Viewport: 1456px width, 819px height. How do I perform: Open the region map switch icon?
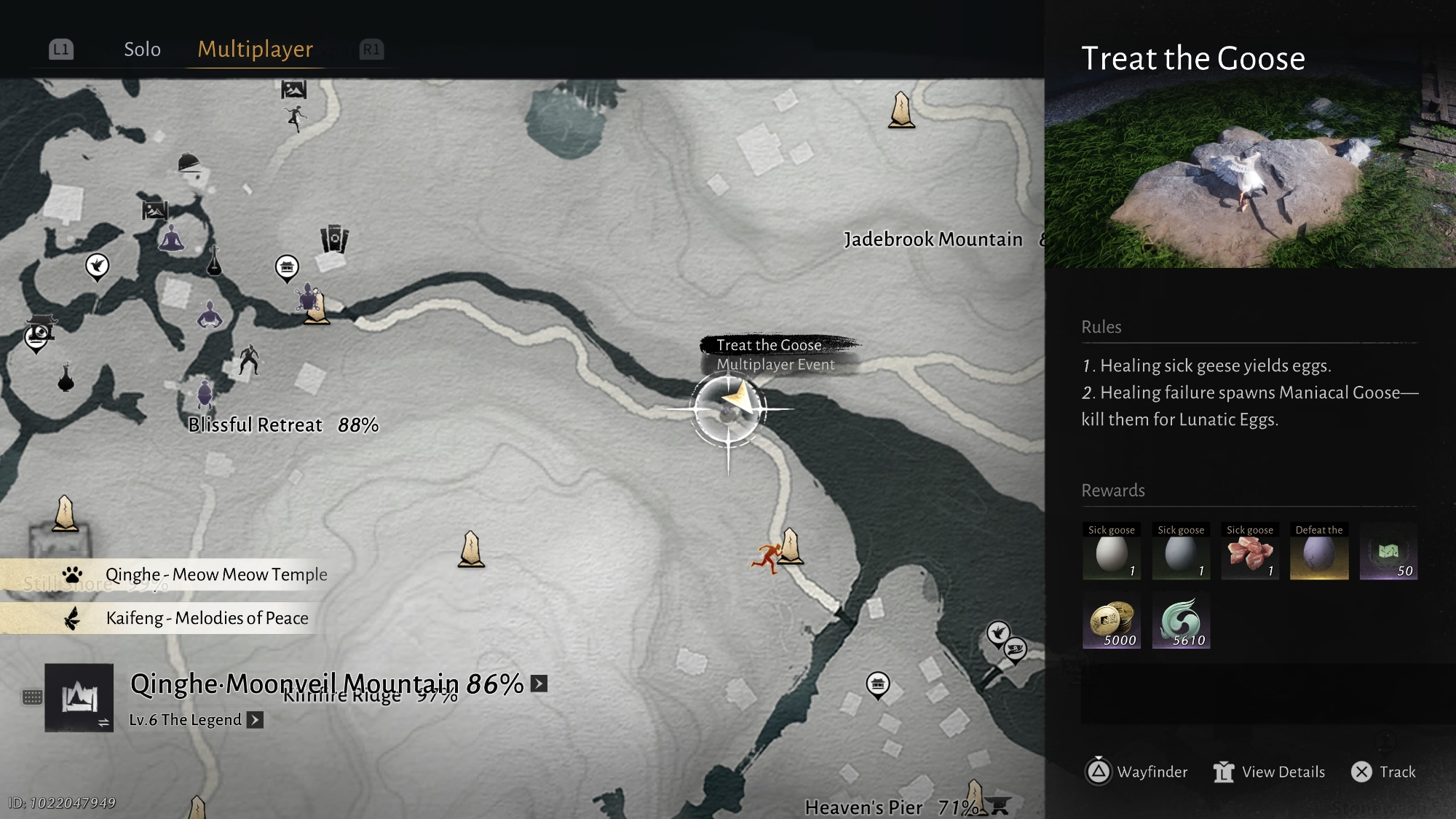pyautogui.click(x=79, y=697)
